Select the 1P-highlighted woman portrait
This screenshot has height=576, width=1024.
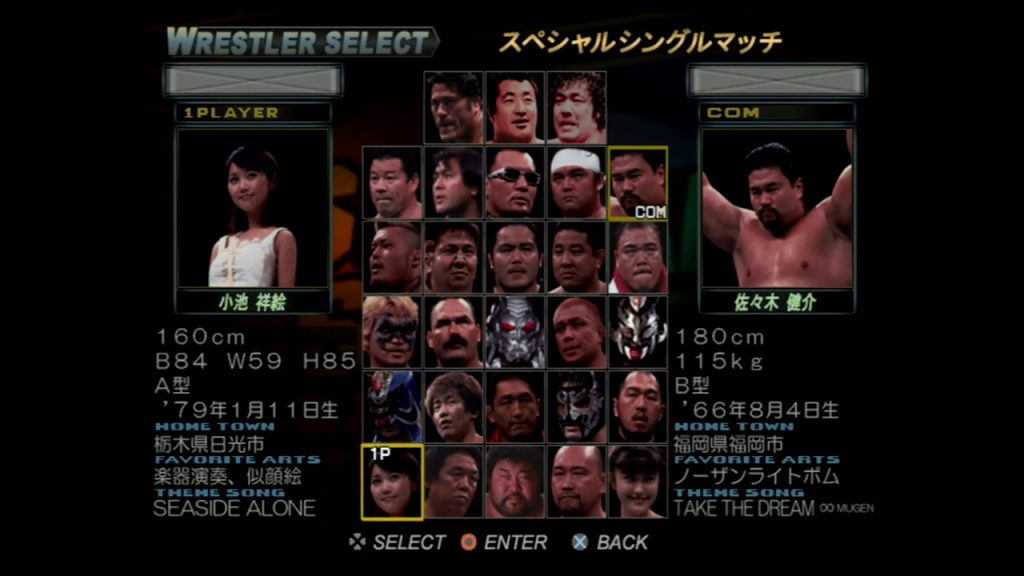pyautogui.click(x=391, y=482)
